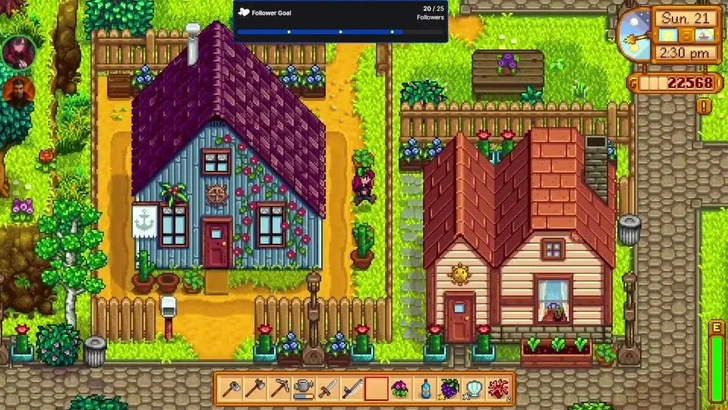728x410 pixels.
Task: Select the watering can slot
Action: point(304,388)
